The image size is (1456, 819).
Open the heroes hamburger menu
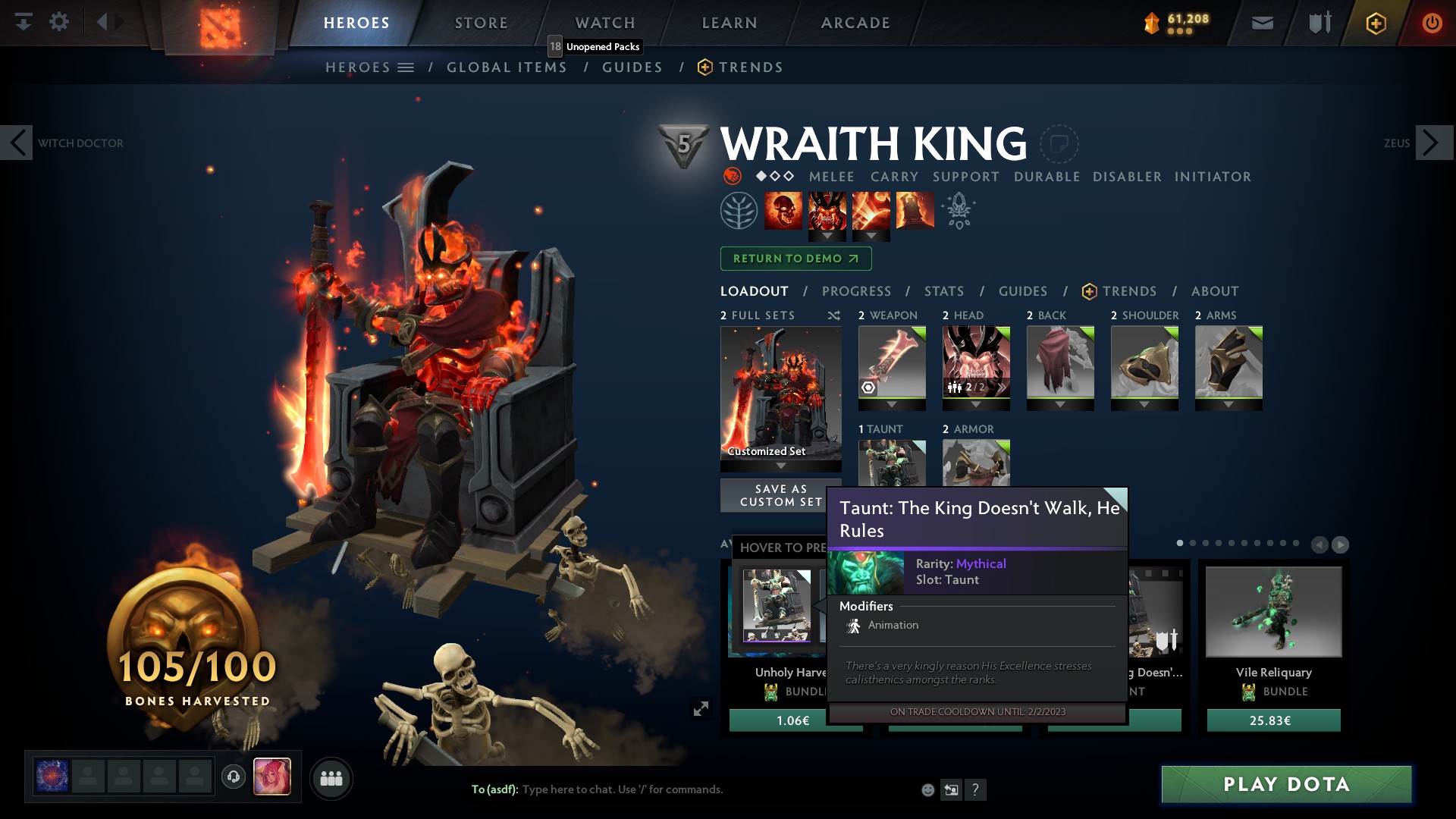point(406,67)
